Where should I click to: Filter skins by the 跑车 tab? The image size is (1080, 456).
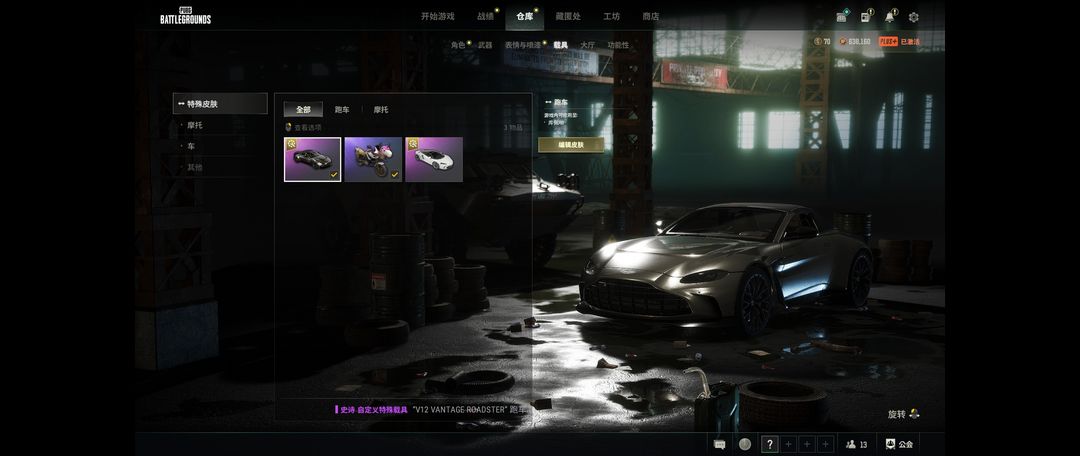[x=342, y=109]
